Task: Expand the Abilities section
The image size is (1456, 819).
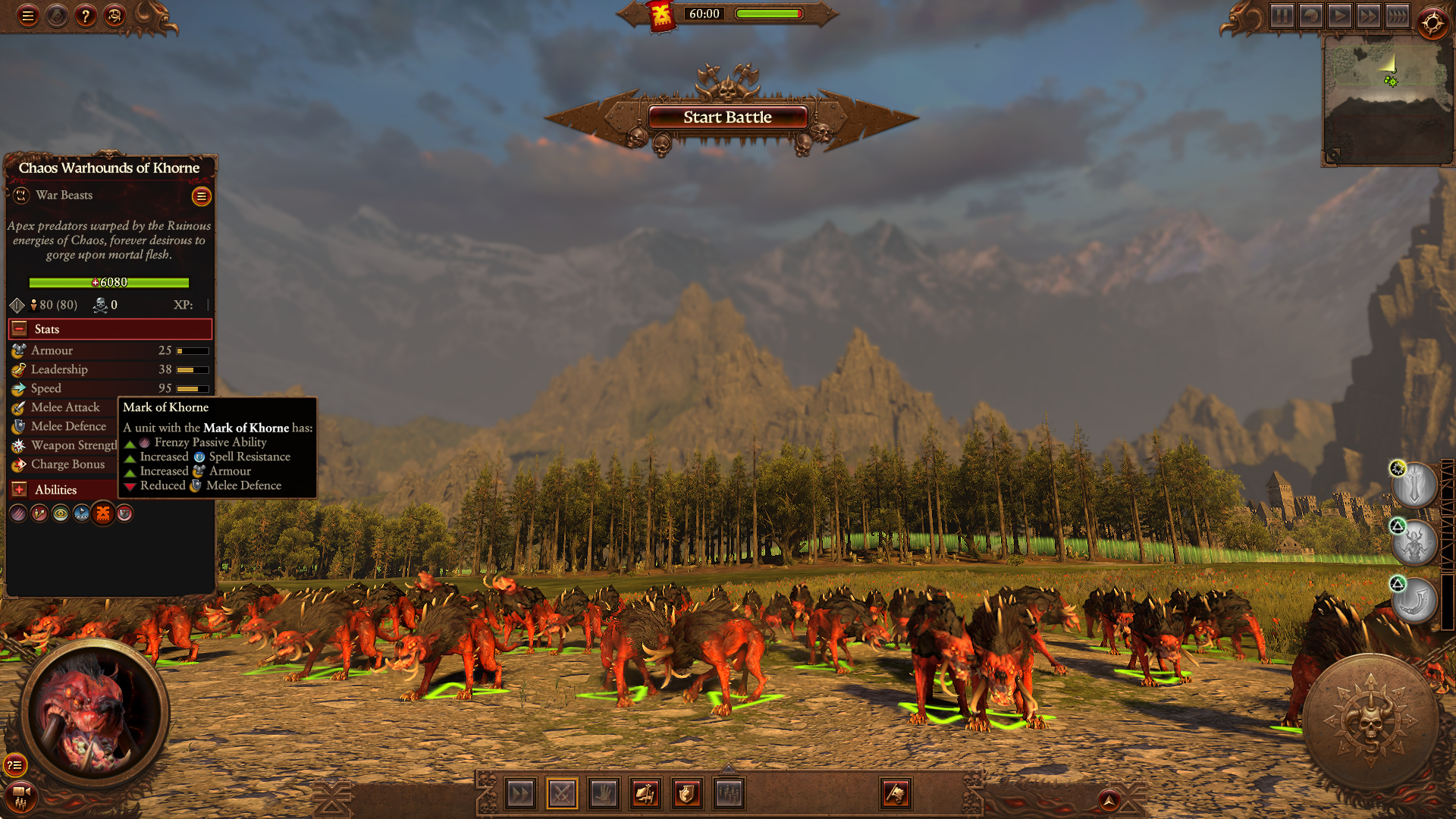Action: (x=18, y=489)
